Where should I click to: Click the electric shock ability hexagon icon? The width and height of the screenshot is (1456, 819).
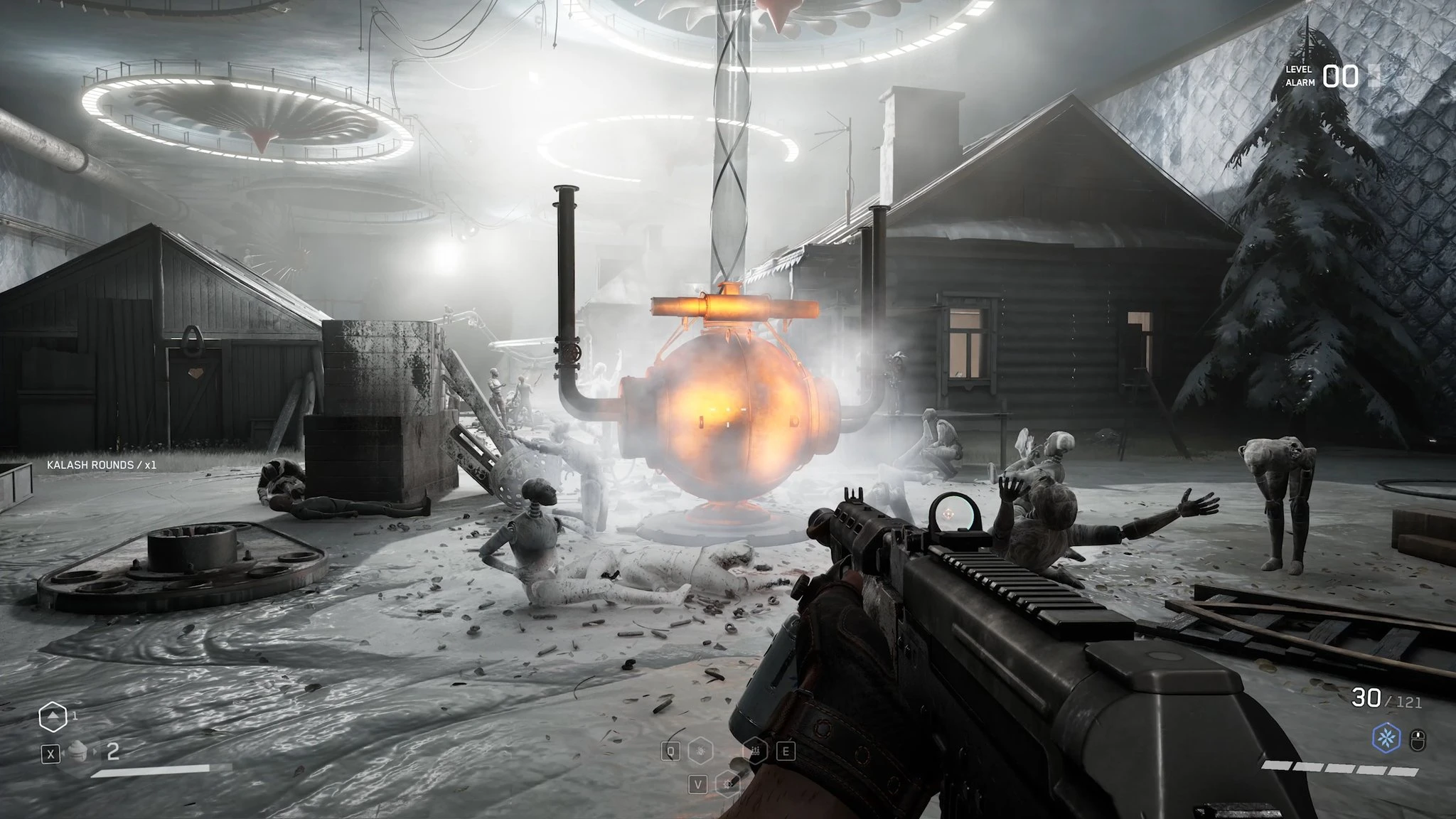pyautogui.click(x=701, y=751)
